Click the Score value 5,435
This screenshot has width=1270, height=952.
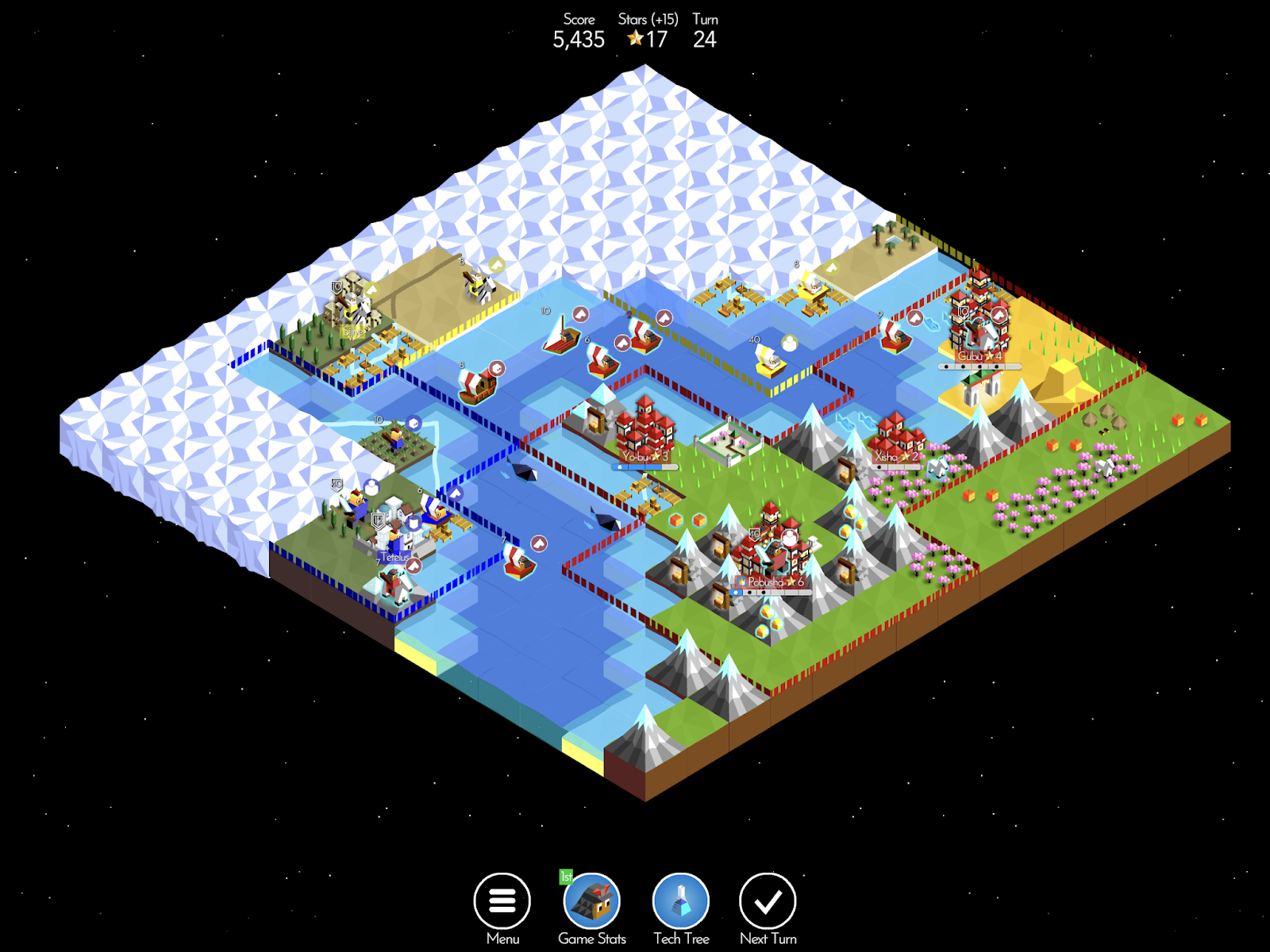click(579, 40)
